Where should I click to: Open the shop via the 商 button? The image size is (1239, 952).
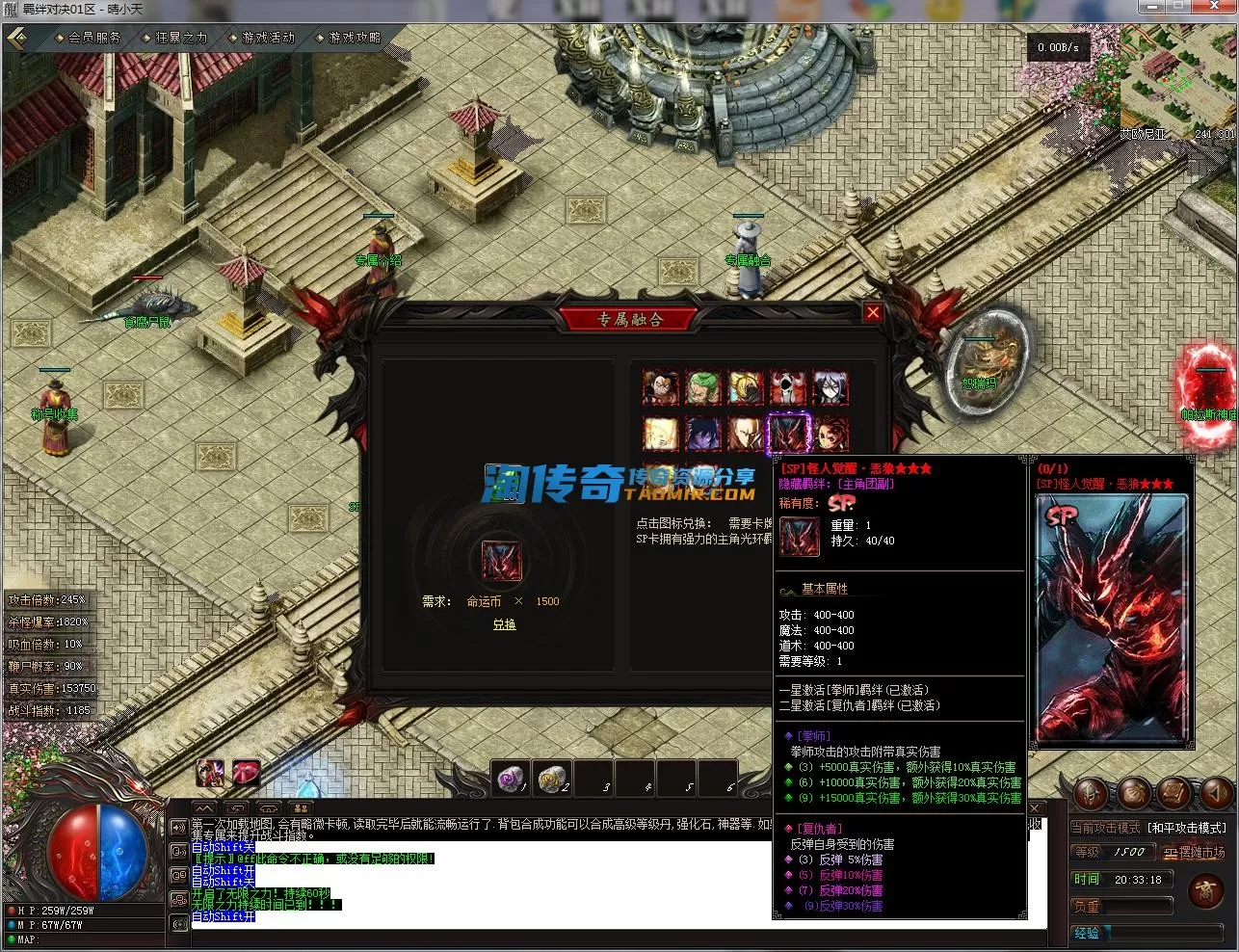pyautogui.click(x=1205, y=891)
